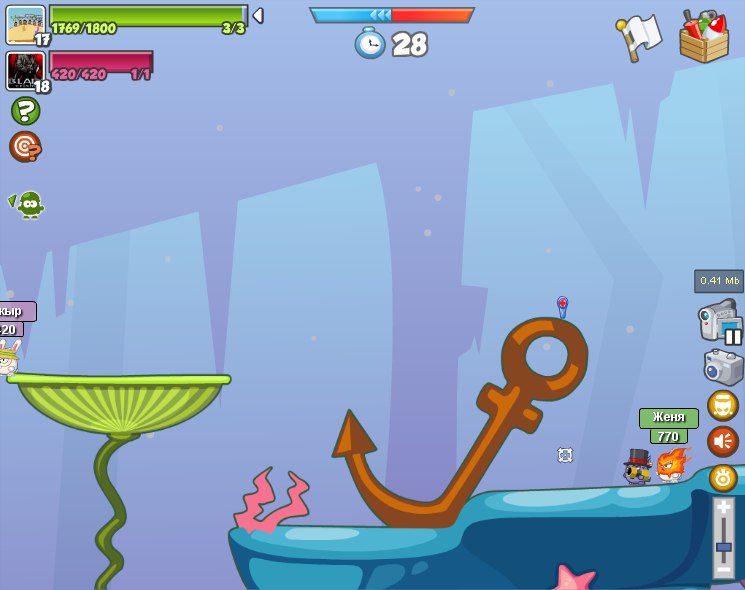This screenshot has width=745, height=590.
Task: Select the red team avatar portrait
Action: pyautogui.click(x=25, y=71)
